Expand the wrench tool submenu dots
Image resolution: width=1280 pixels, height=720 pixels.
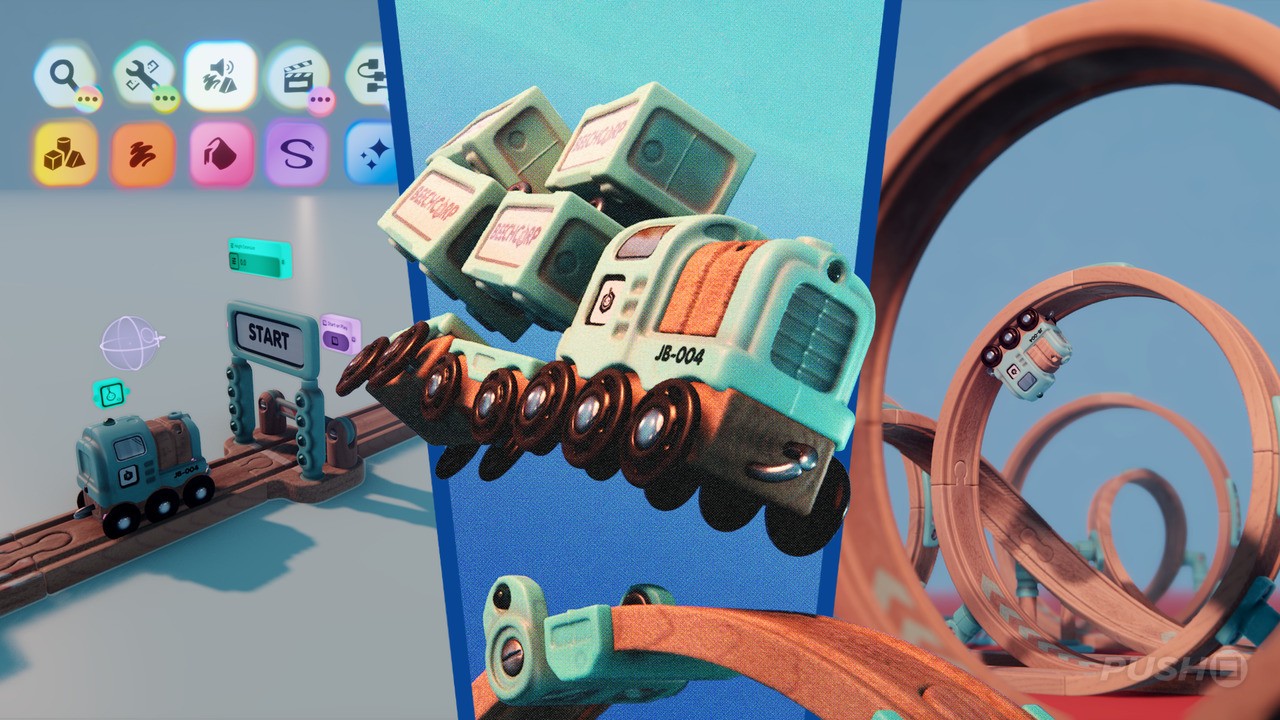coord(165,98)
